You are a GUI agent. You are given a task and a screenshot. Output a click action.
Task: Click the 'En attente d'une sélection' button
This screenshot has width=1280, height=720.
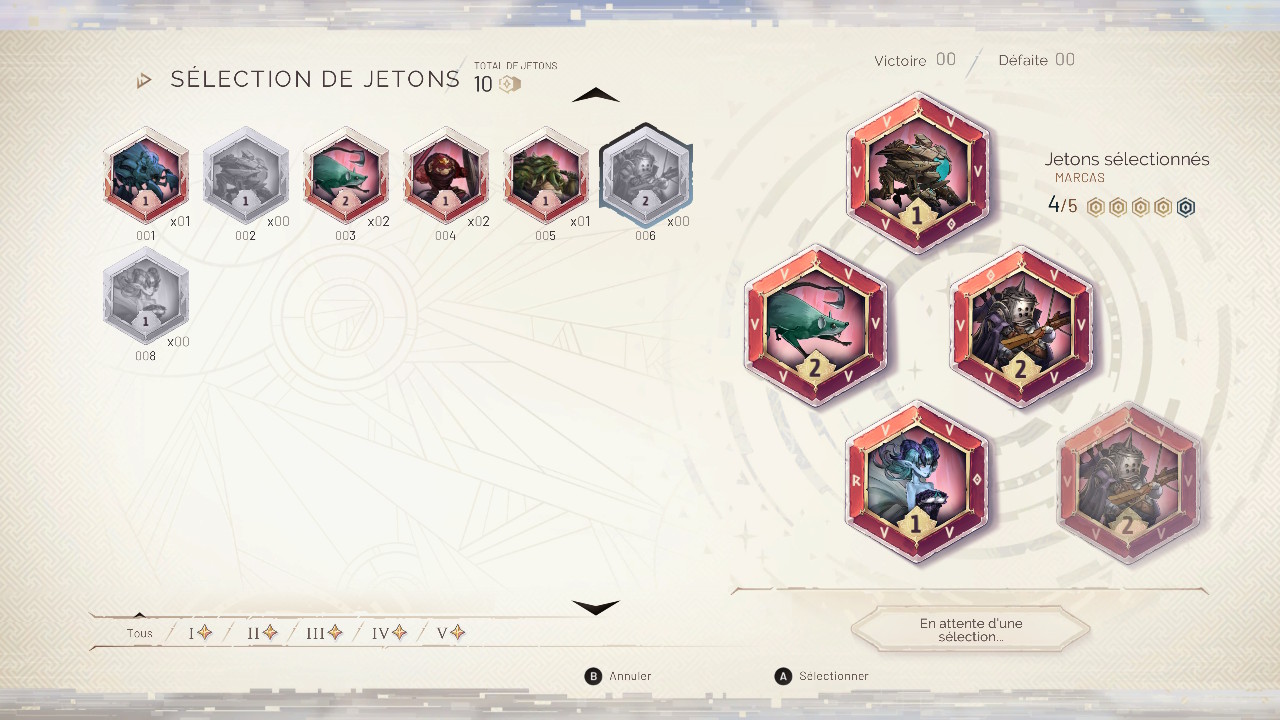tap(971, 630)
